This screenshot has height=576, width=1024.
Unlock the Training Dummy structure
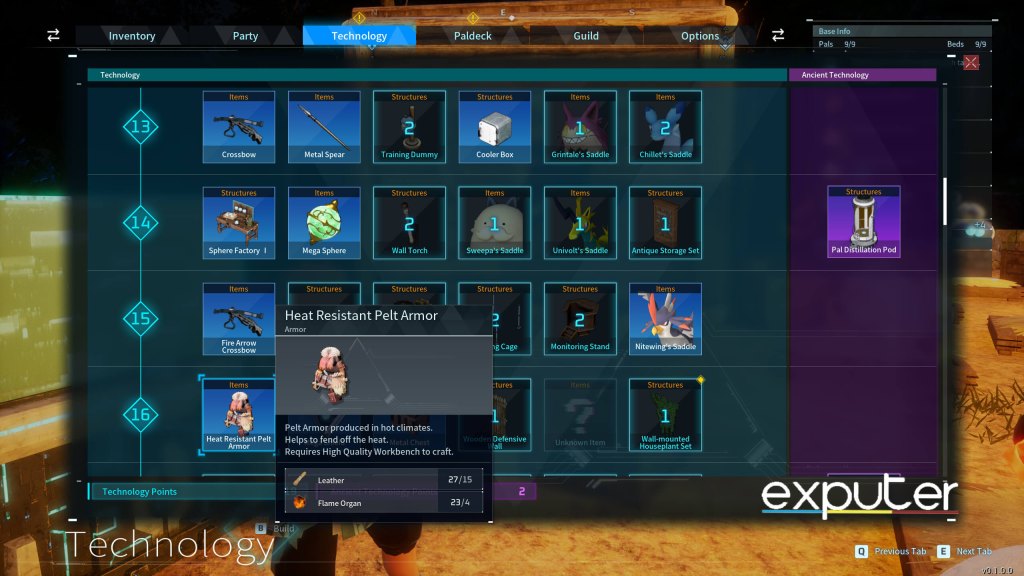point(409,127)
